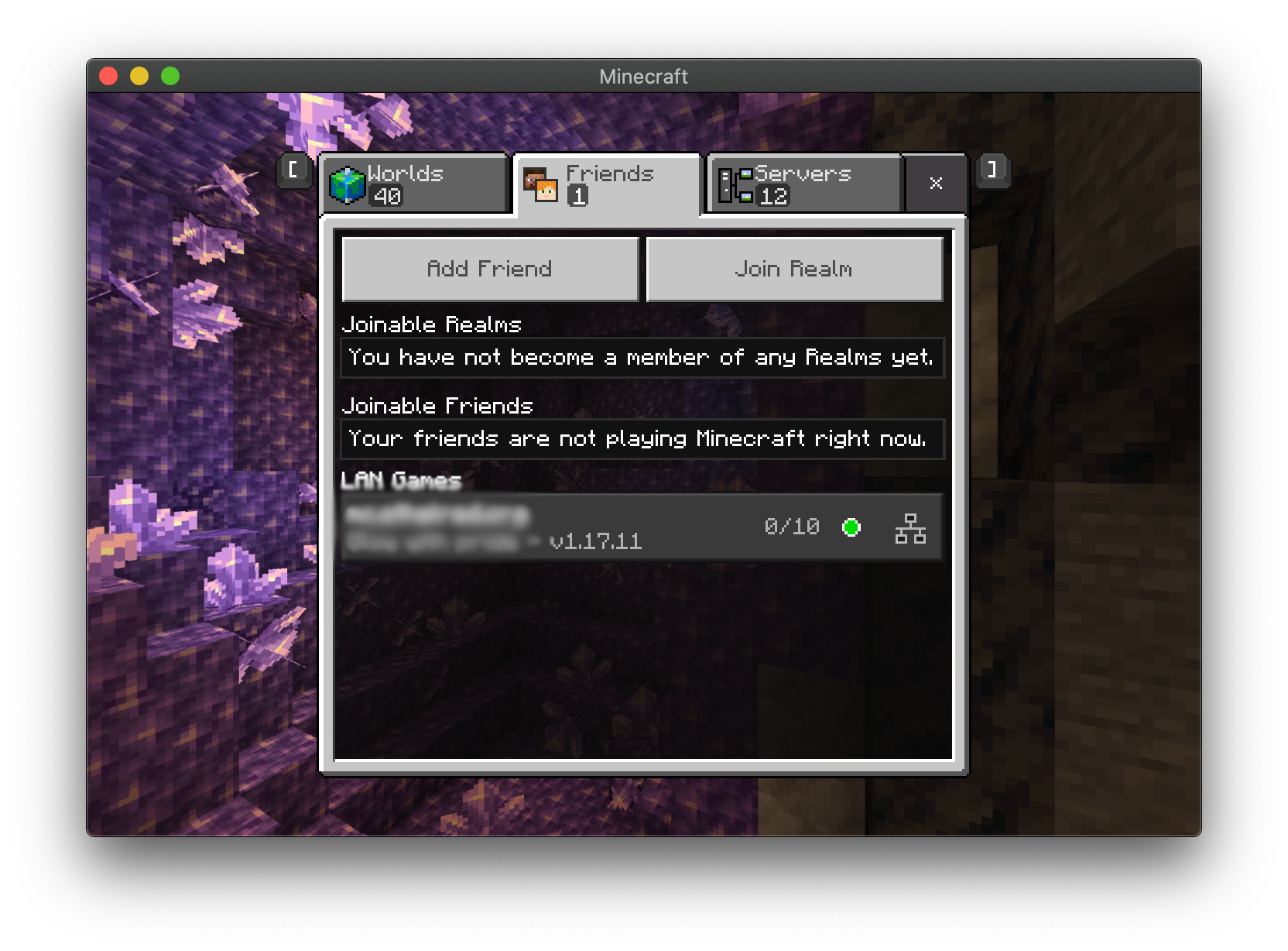Select the Friends tab

[x=608, y=184]
